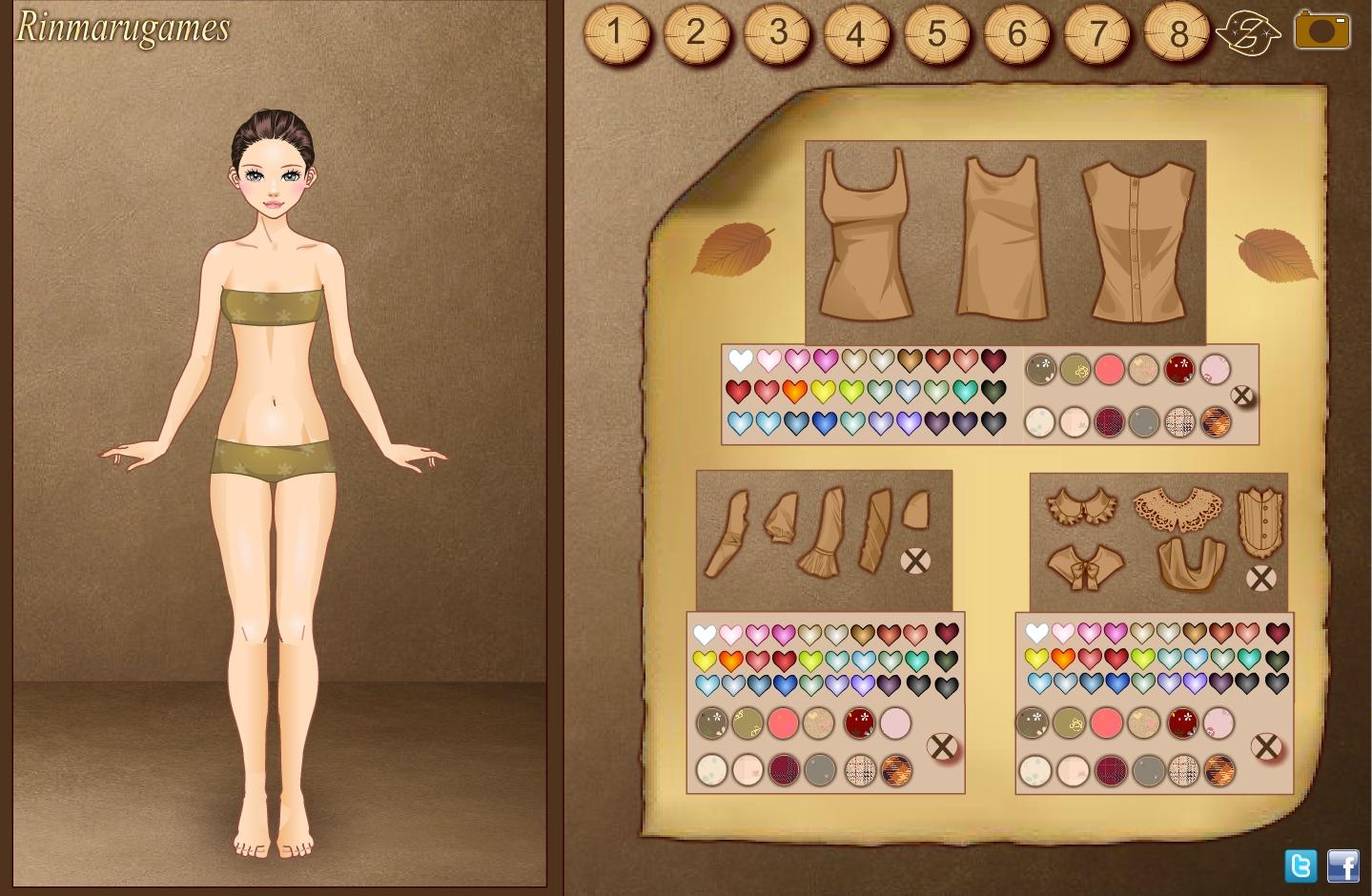Switch to category tab number 1
This screenshot has height=896, width=1372.
coord(616,34)
